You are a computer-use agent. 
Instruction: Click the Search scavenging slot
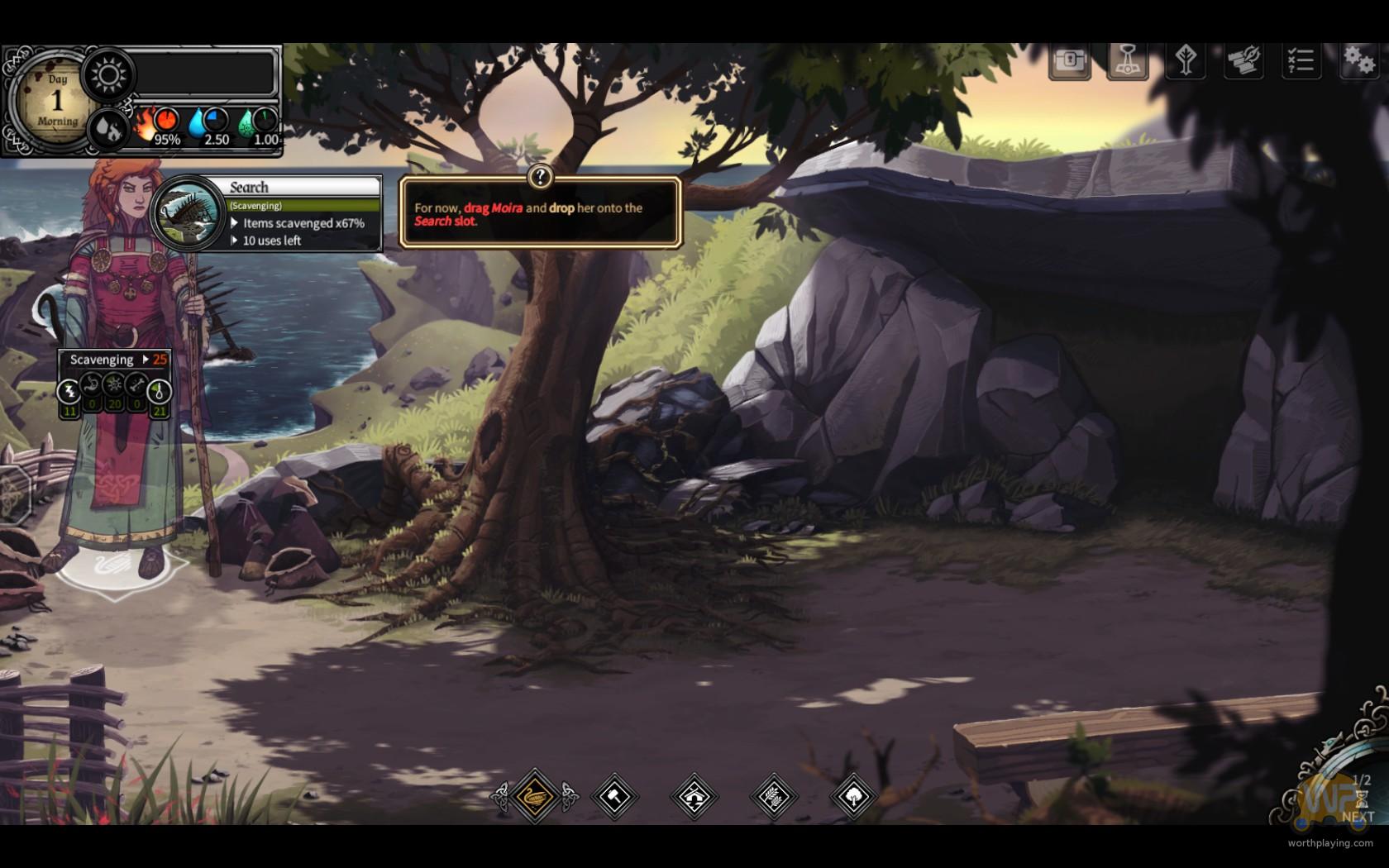(191, 212)
